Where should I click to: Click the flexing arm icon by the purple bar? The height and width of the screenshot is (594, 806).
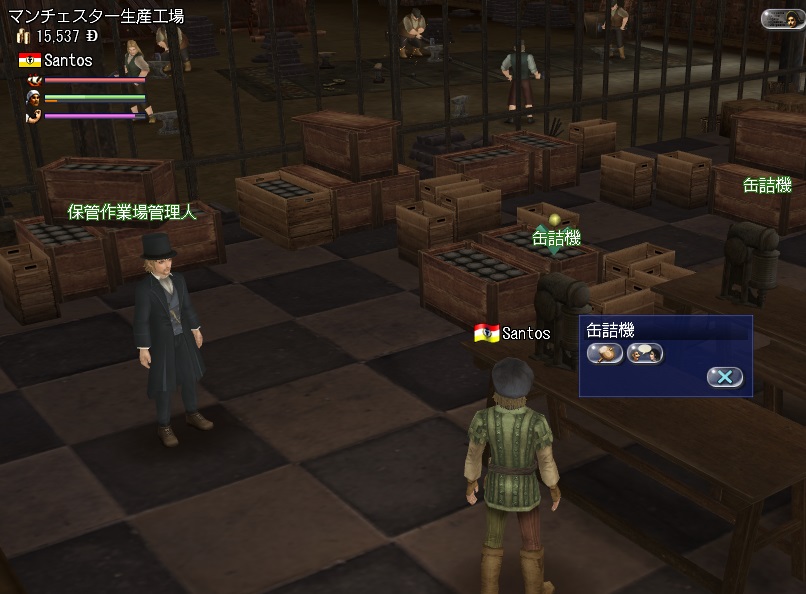[33, 115]
